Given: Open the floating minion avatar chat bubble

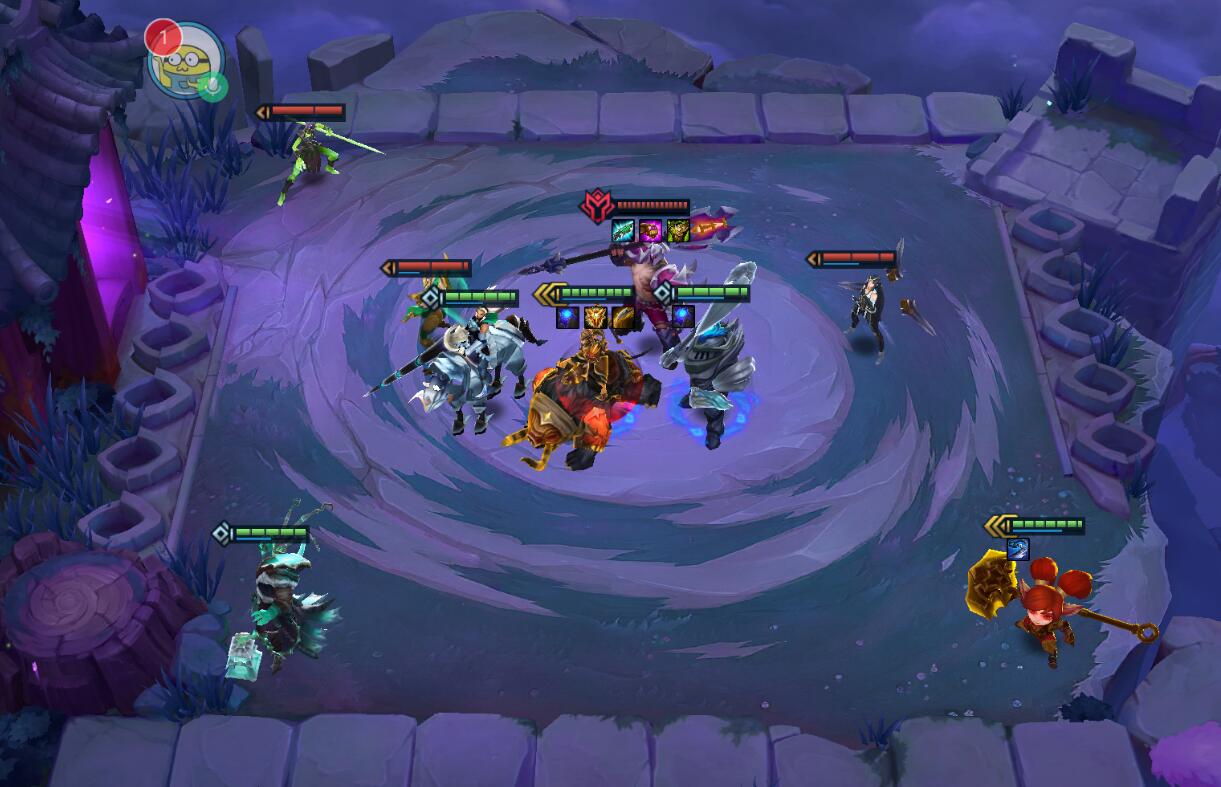Looking at the screenshot, I should [x=184, y=60].
